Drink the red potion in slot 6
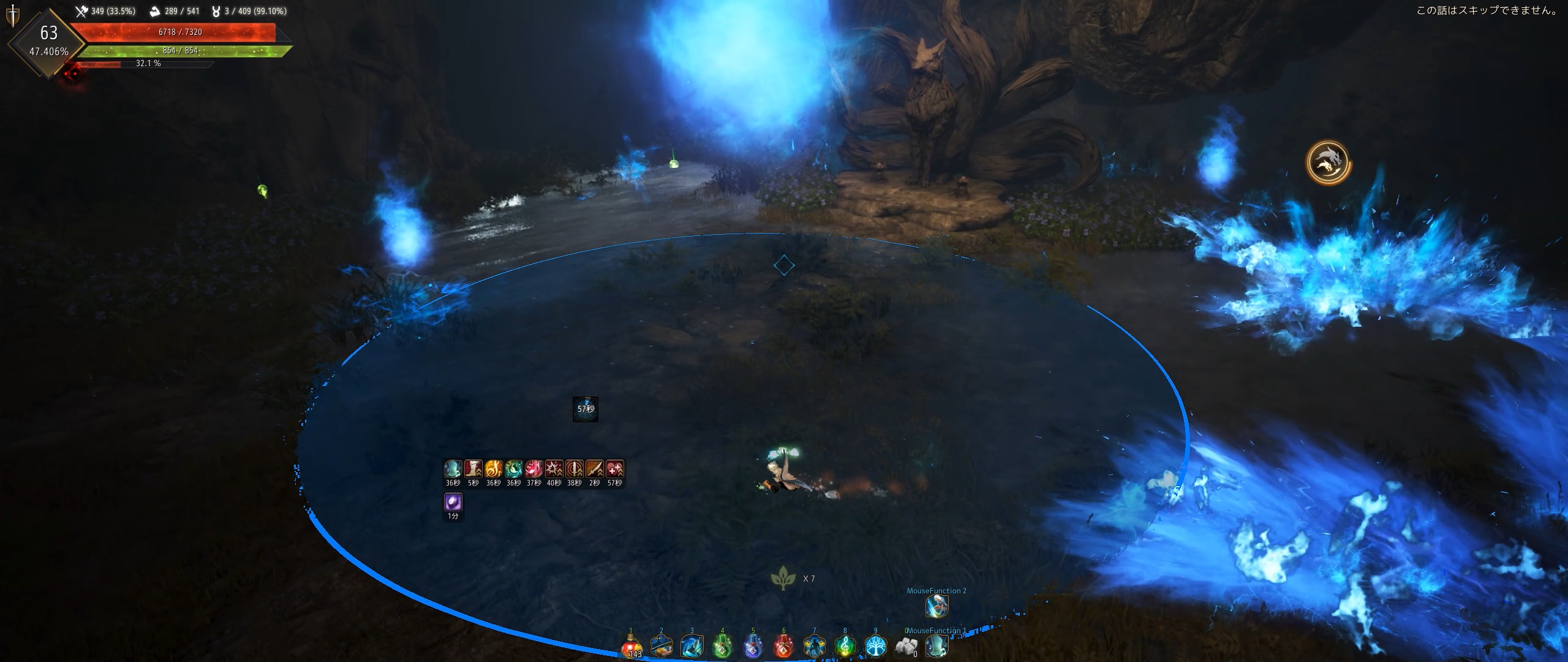Viewport: 1568px width, 662px height. [784, 646]
